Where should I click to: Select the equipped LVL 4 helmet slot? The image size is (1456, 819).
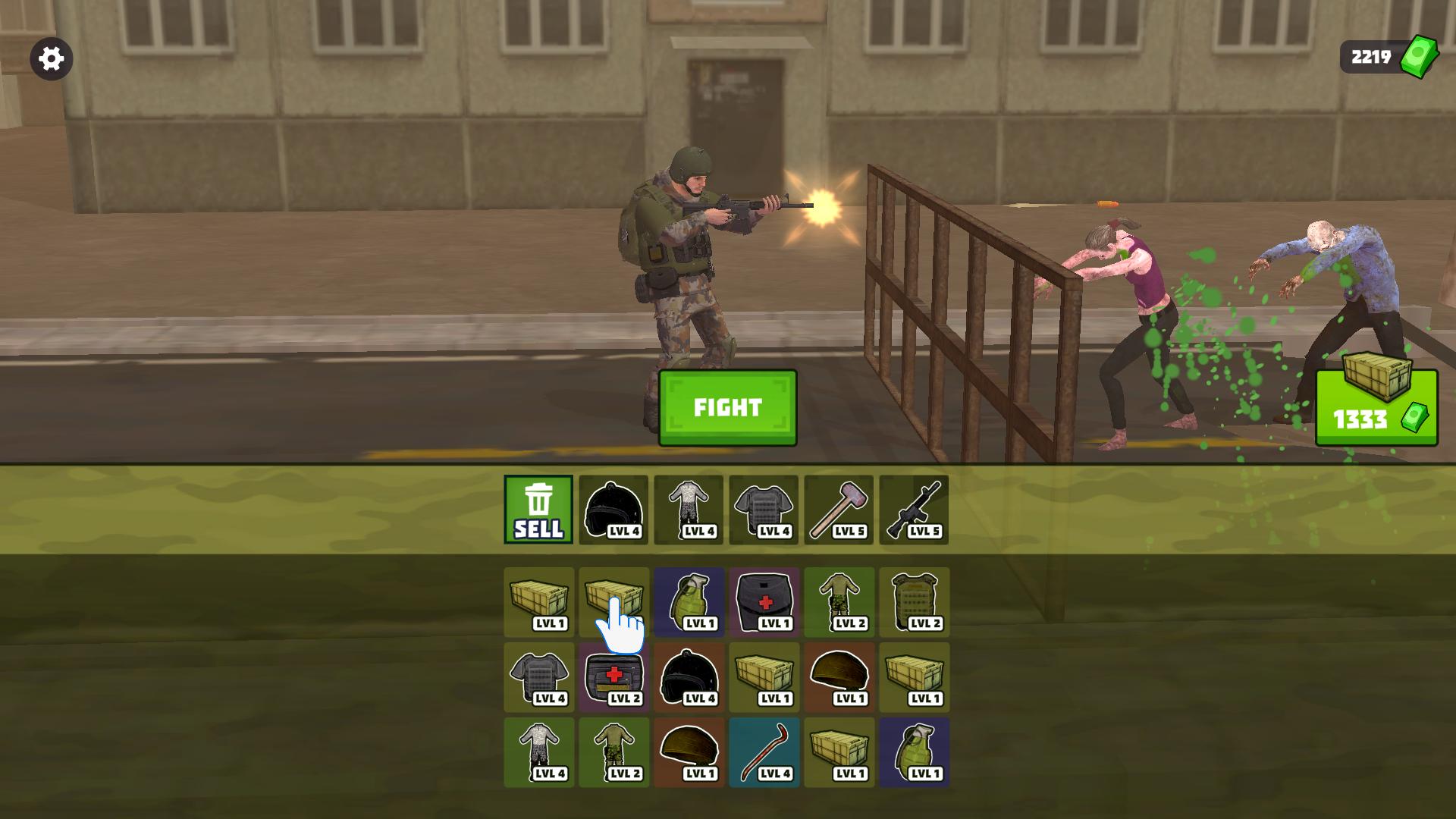pyautogui.click(x=613, y=510)
